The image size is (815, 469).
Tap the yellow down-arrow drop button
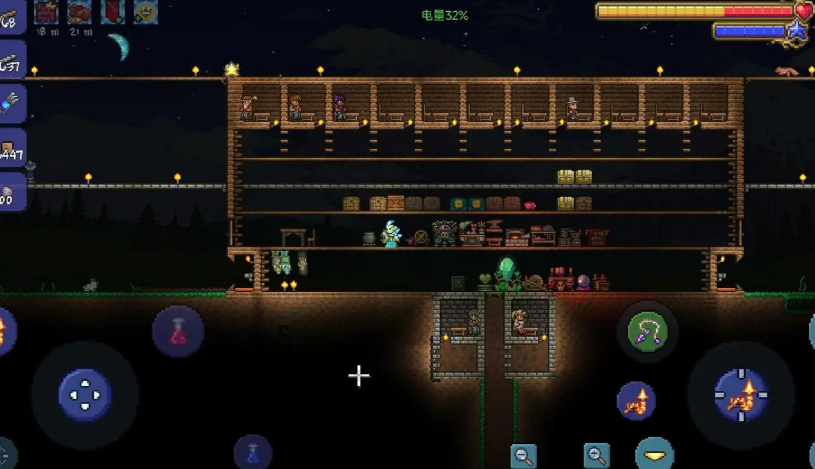click(x=655, y=454)
